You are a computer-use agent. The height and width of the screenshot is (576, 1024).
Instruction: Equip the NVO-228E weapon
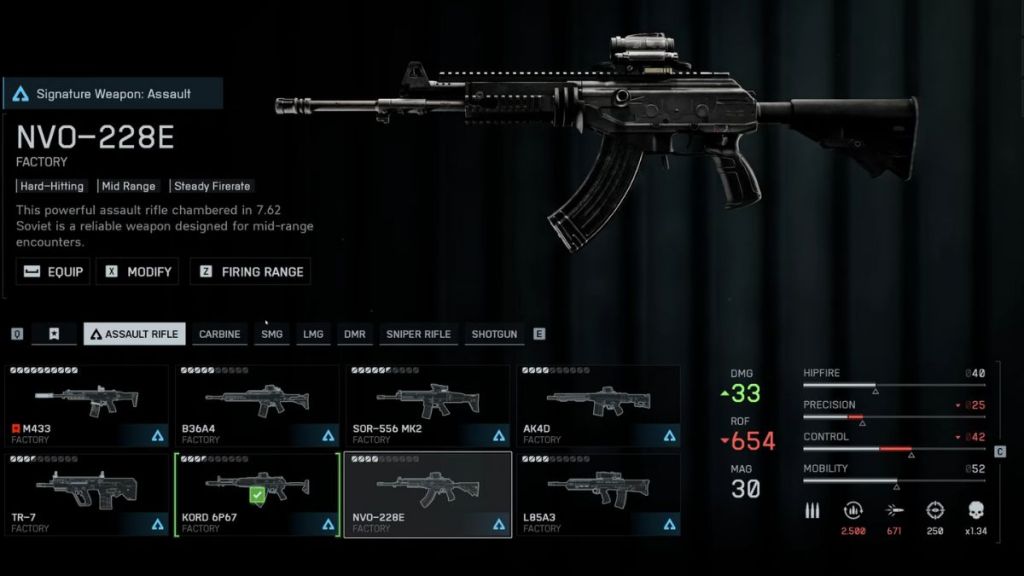point(53,271)
